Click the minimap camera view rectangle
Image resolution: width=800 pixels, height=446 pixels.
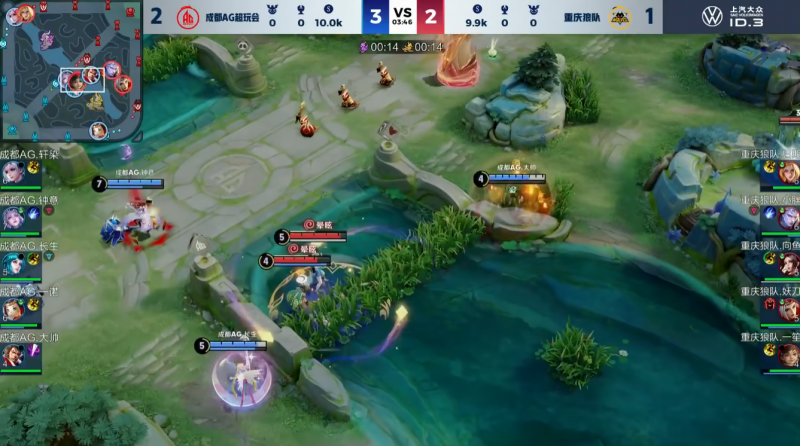[82, 80]
